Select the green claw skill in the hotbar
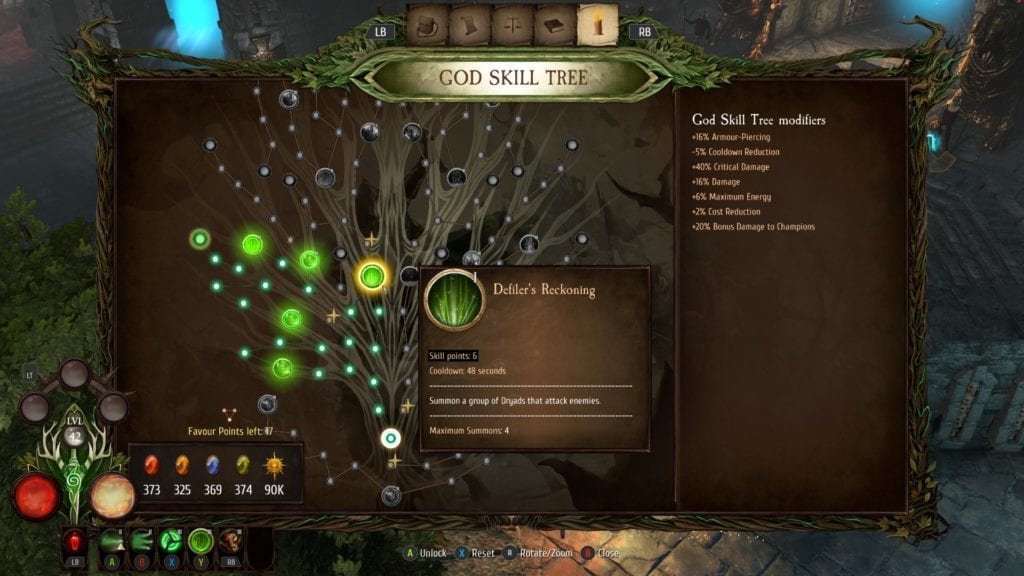The width and height of the screenshot is (1024, 576). tap(141, 541)
